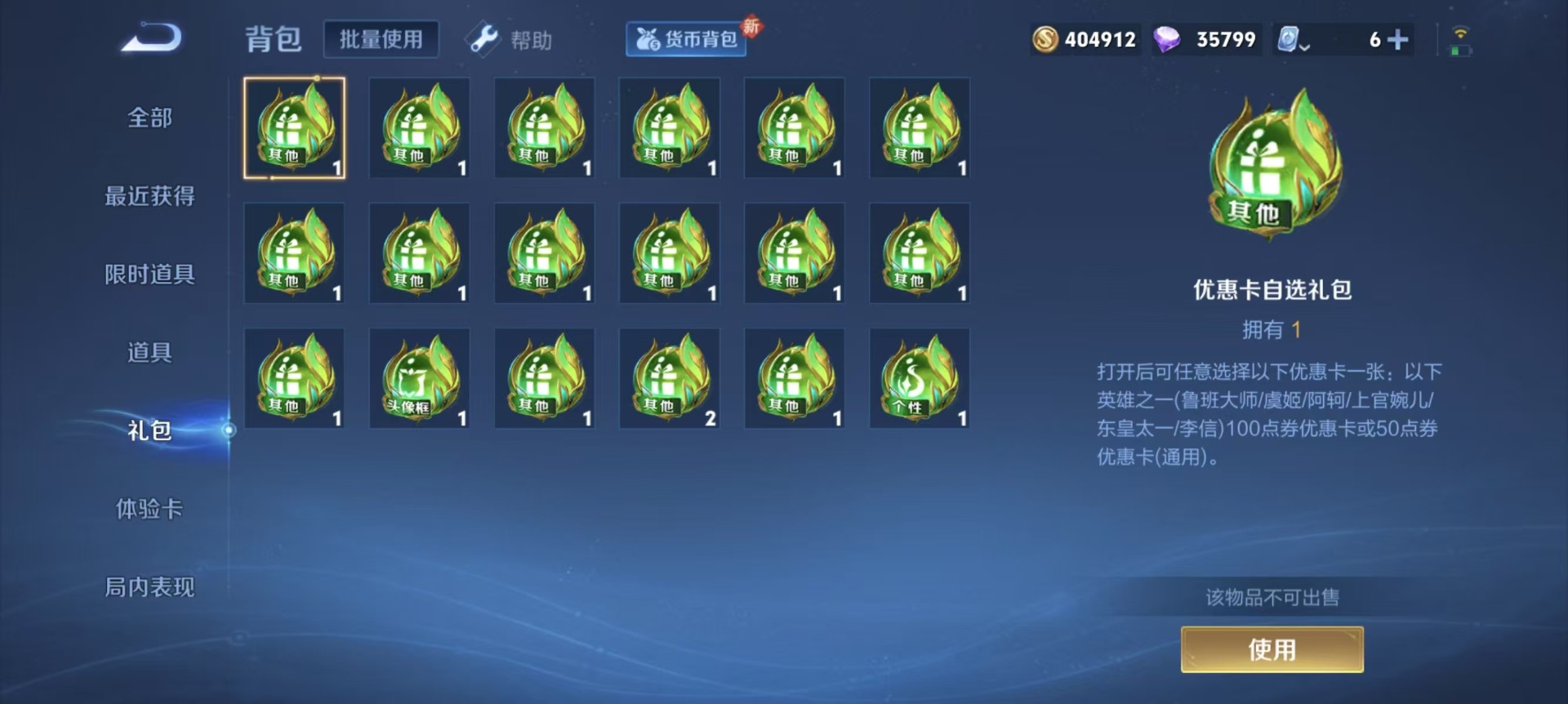Viewport: 1568px width, 704px height.
Task: Click the gift pack showing quantity 2
Action: click(670, 377)
